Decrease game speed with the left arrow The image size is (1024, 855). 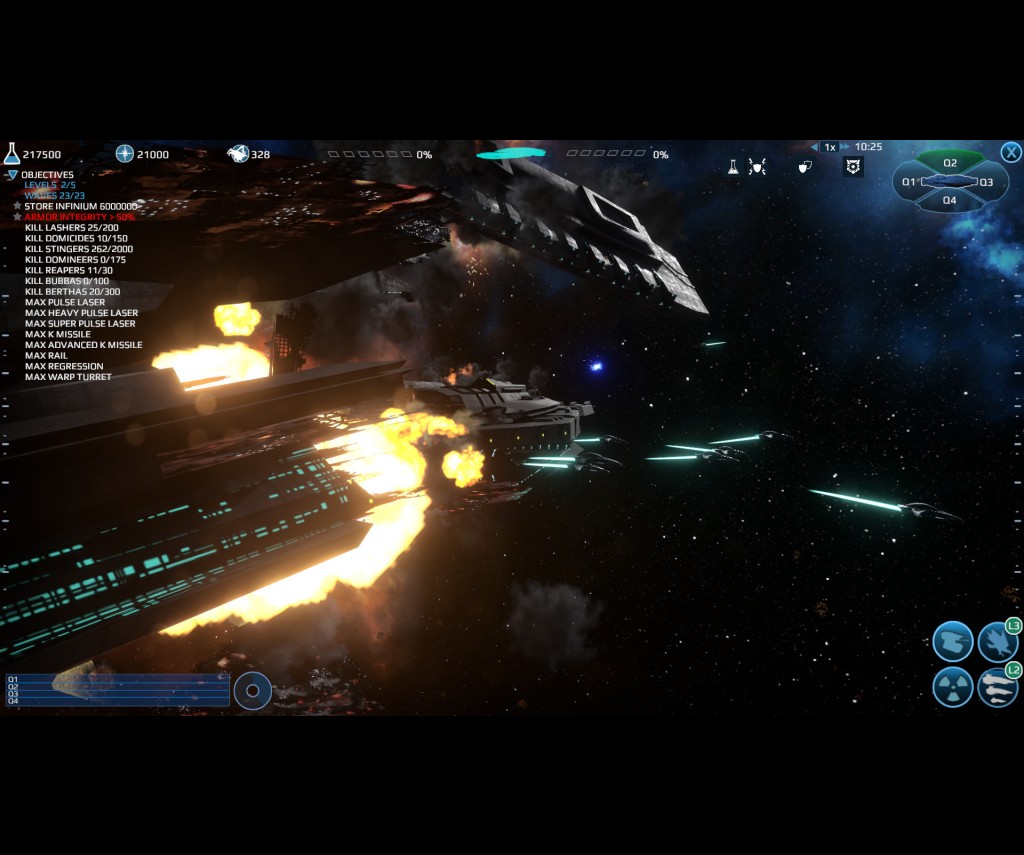(815, 147)
